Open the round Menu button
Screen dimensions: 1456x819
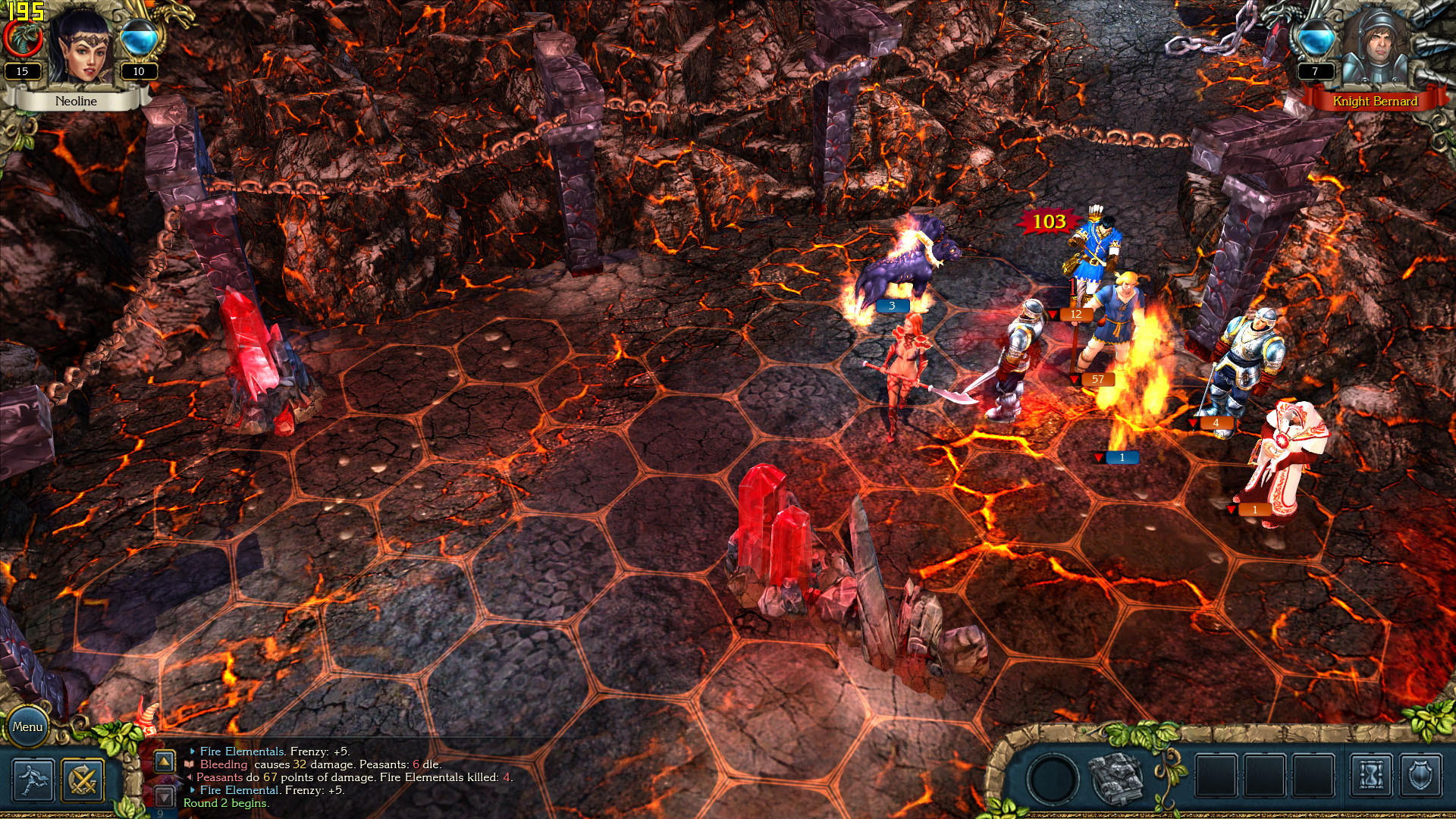pos(27,726)
